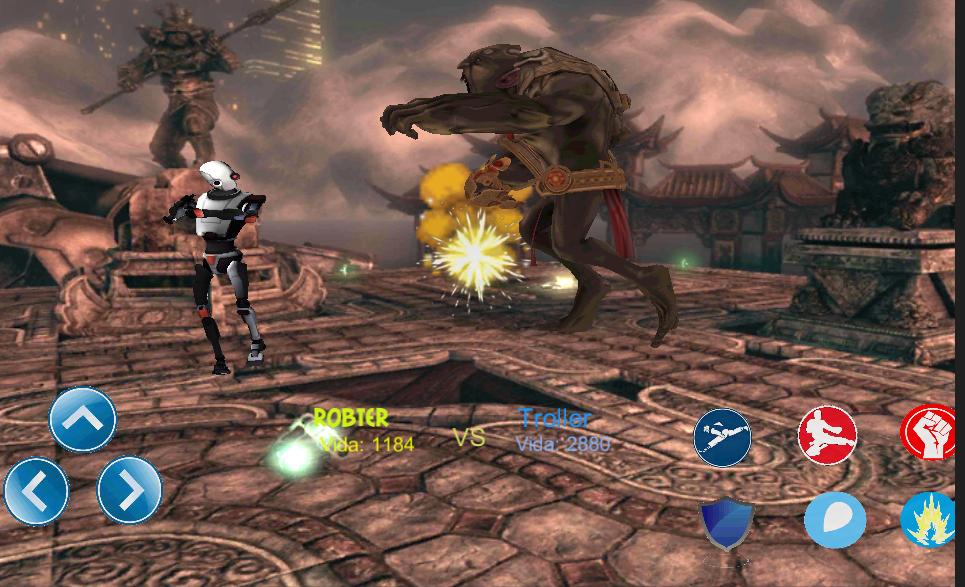Fire the light blue energy ball attack

(x=835, y=520)
